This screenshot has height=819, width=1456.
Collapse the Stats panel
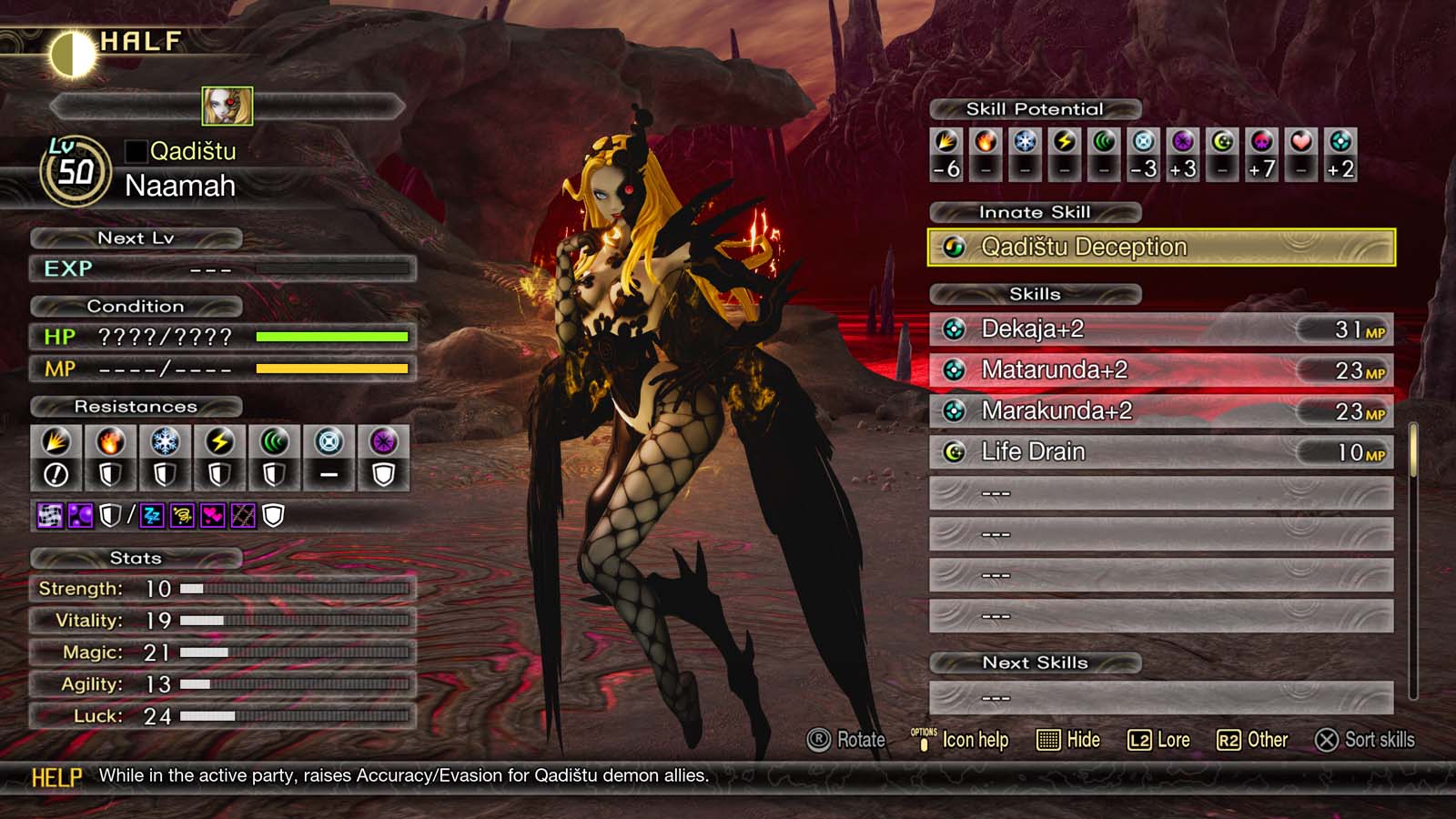[136, 558]
